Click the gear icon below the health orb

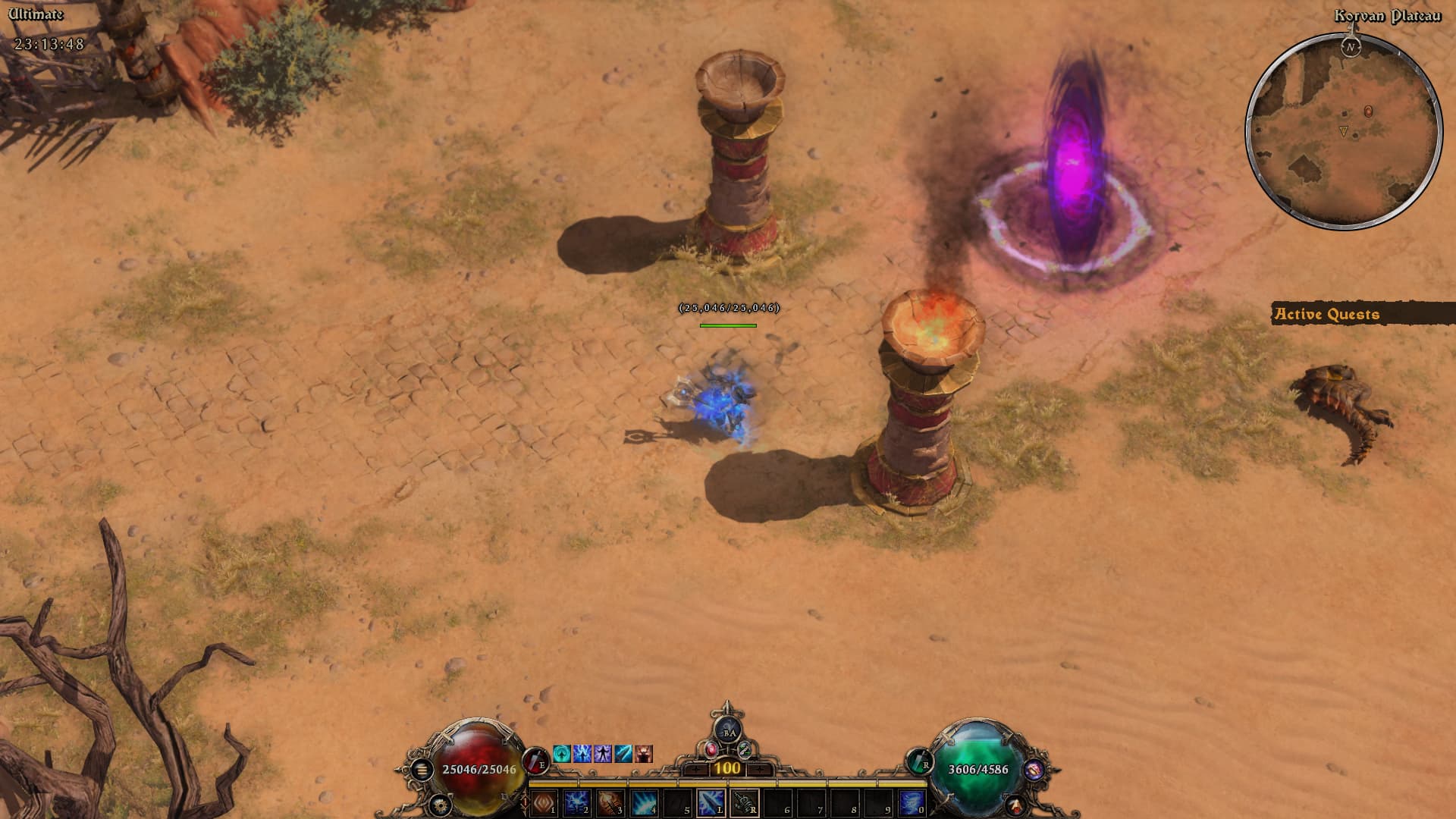(x=439, y=803)
